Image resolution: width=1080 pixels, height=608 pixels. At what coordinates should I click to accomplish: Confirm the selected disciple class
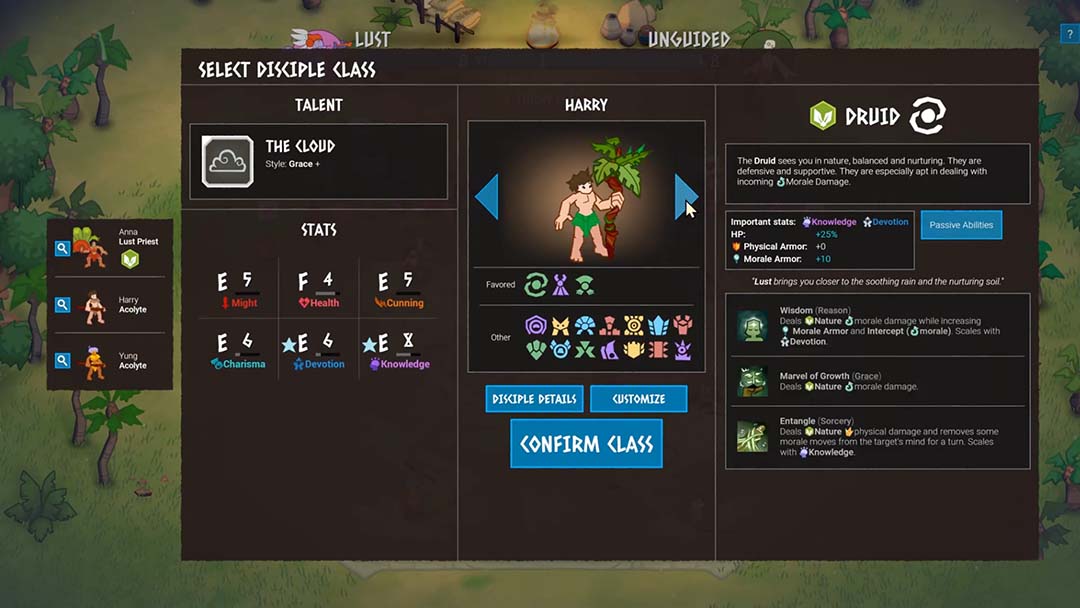(586, 444)
